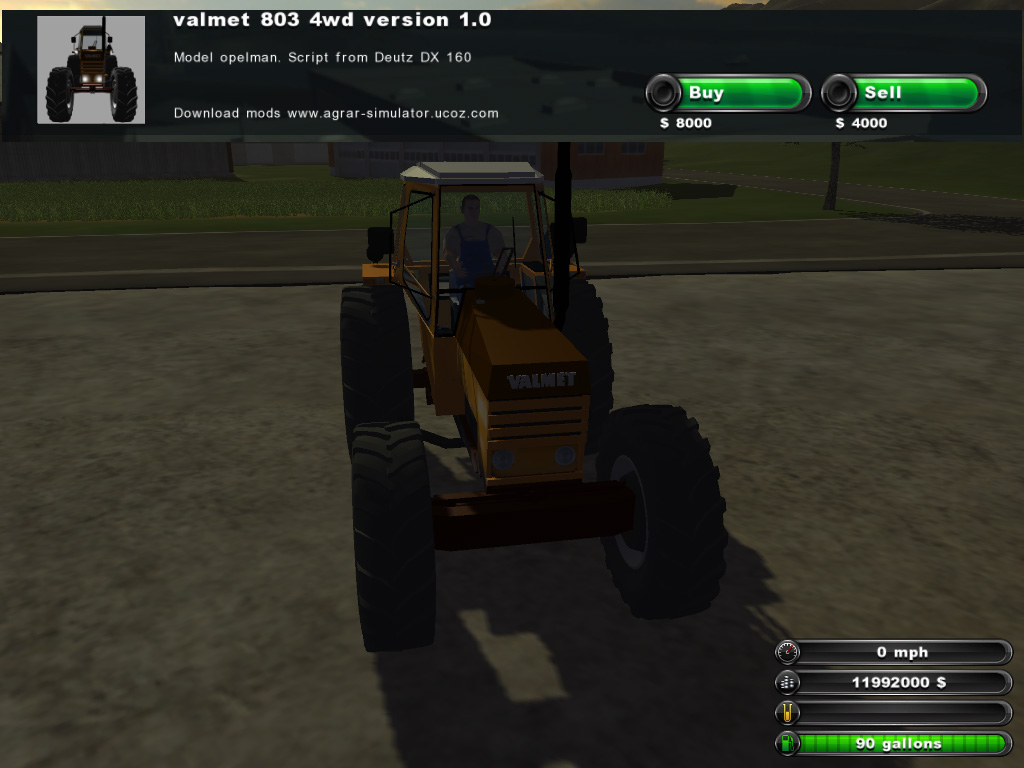Sell the tractor for $4000
This screenshot has width=1024, height=768.
point(903,94)
